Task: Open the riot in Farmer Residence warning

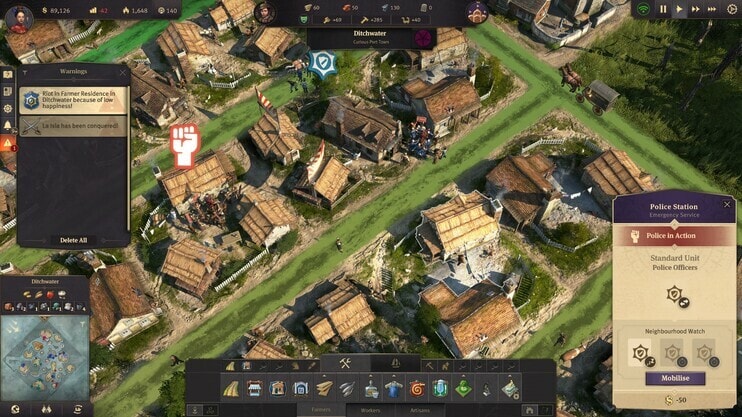Action: tap(74, 100)
